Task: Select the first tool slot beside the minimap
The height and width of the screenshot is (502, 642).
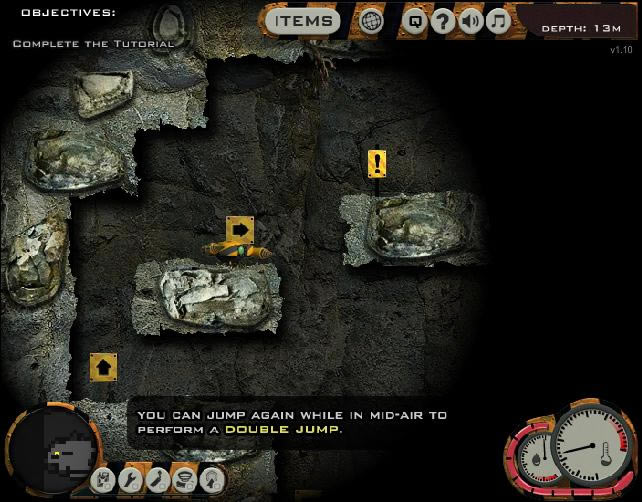Action: point(103,481)
